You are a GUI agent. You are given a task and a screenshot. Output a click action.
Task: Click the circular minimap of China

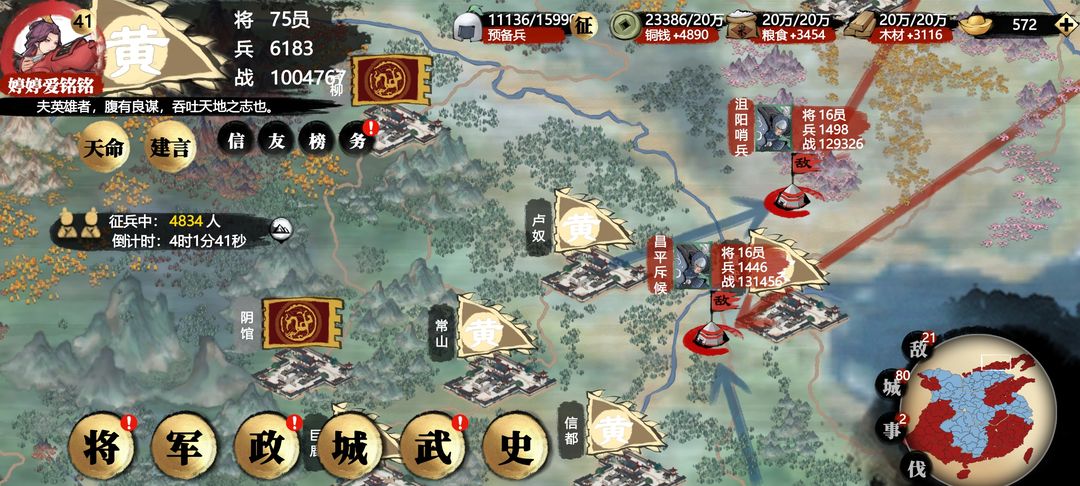pos(985,410)
